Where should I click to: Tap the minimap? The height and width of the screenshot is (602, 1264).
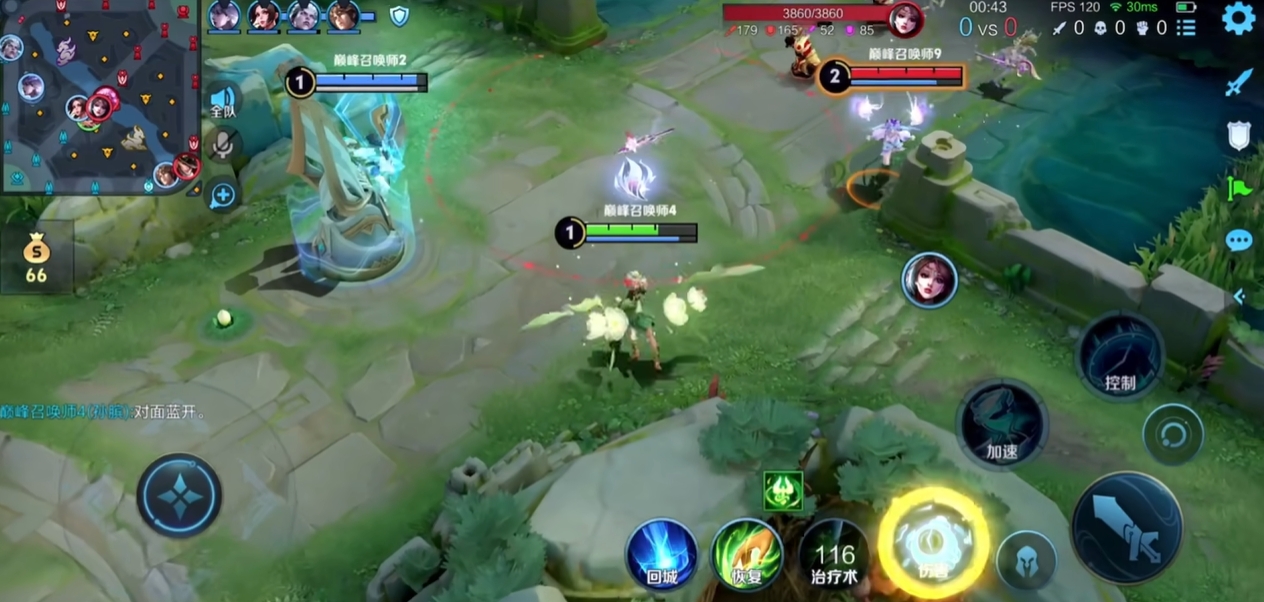(x=100, y=96)
